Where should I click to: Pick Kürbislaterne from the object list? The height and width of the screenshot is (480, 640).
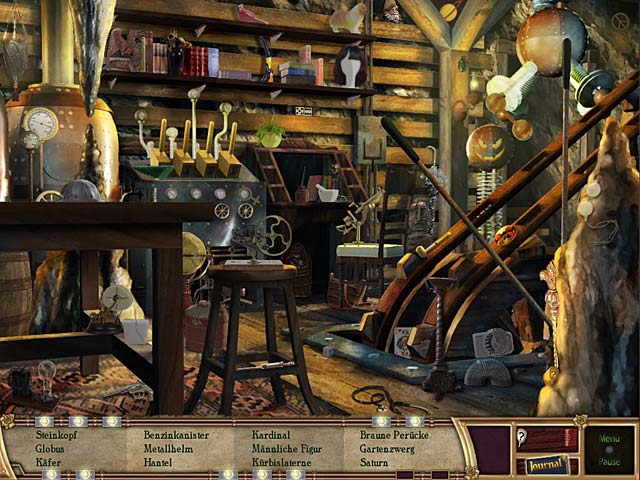tap(281, 463)
